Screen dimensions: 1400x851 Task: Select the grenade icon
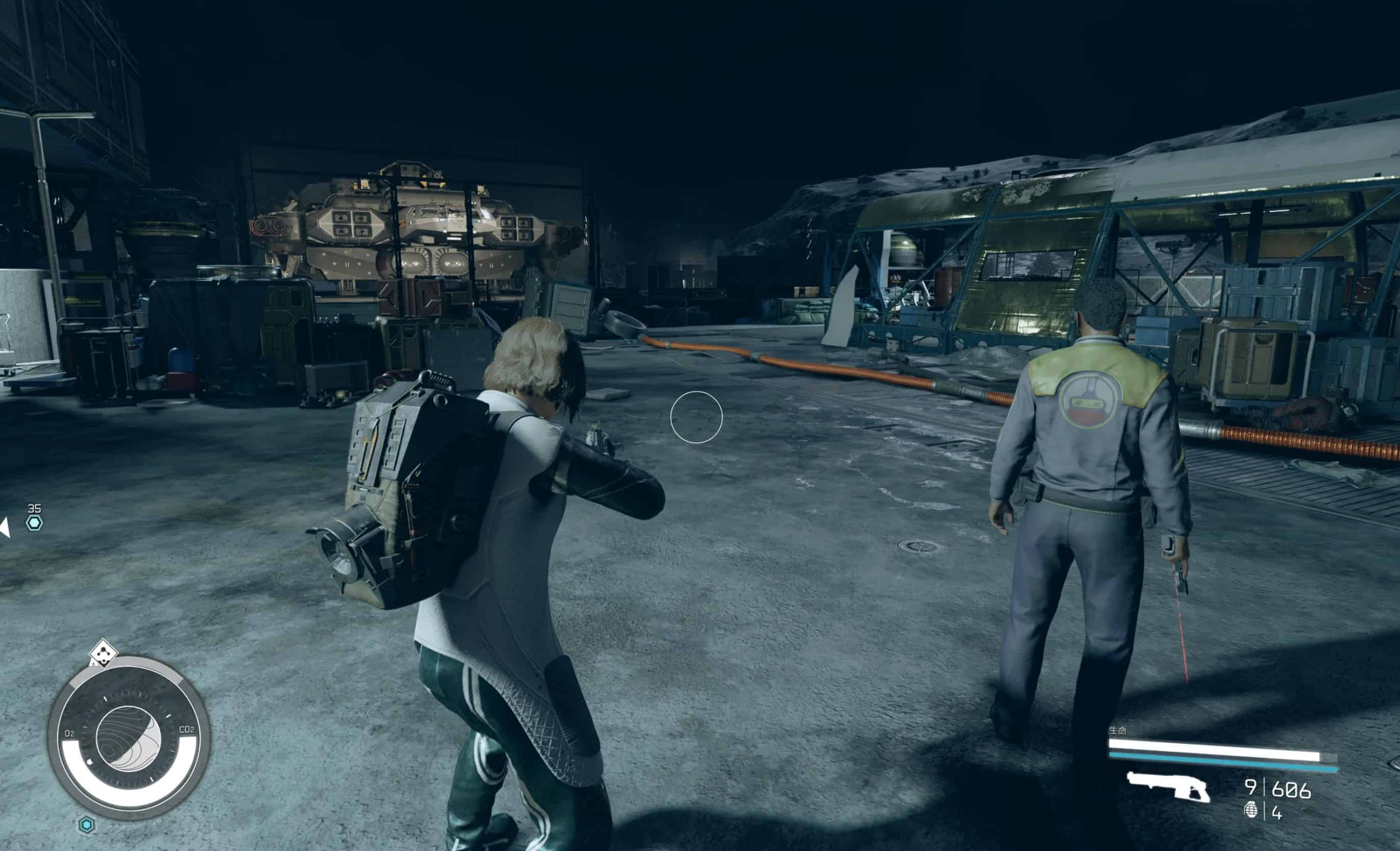(x=1251, y=810)
